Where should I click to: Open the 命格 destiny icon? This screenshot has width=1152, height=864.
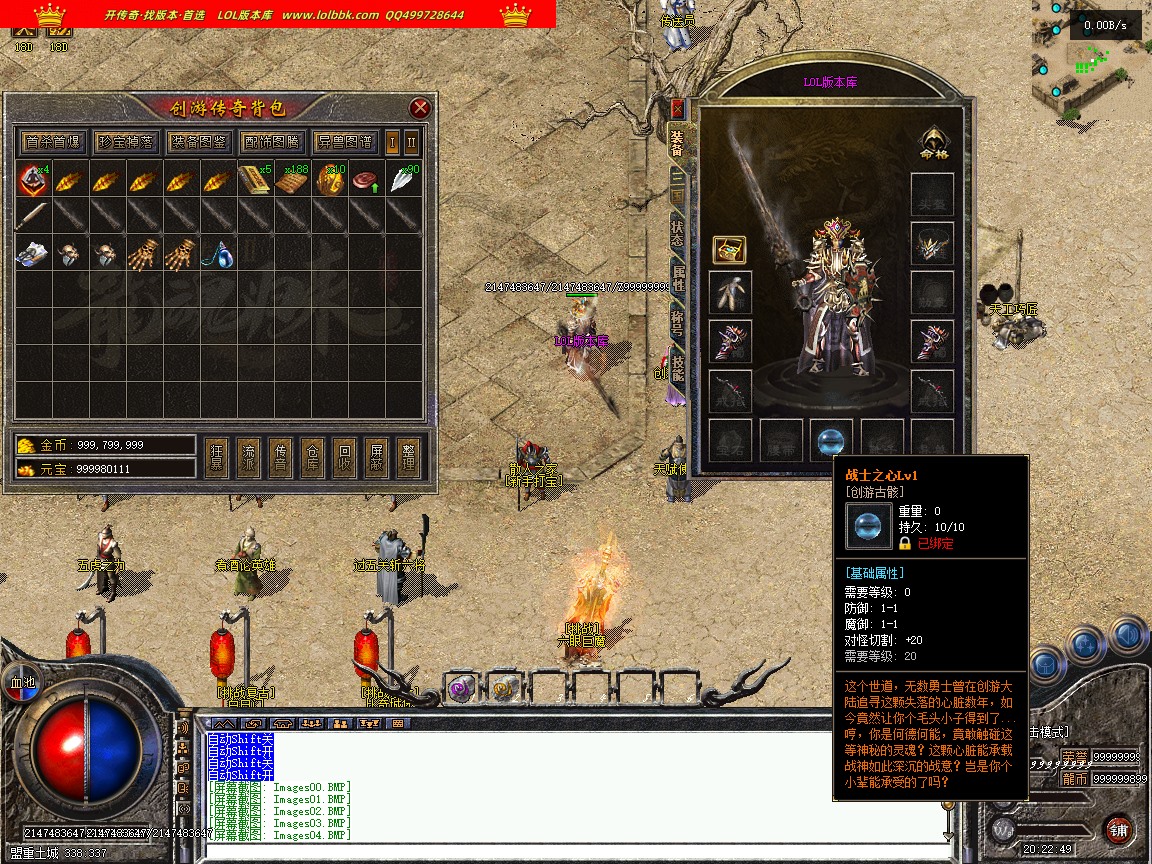pos(933,143)
